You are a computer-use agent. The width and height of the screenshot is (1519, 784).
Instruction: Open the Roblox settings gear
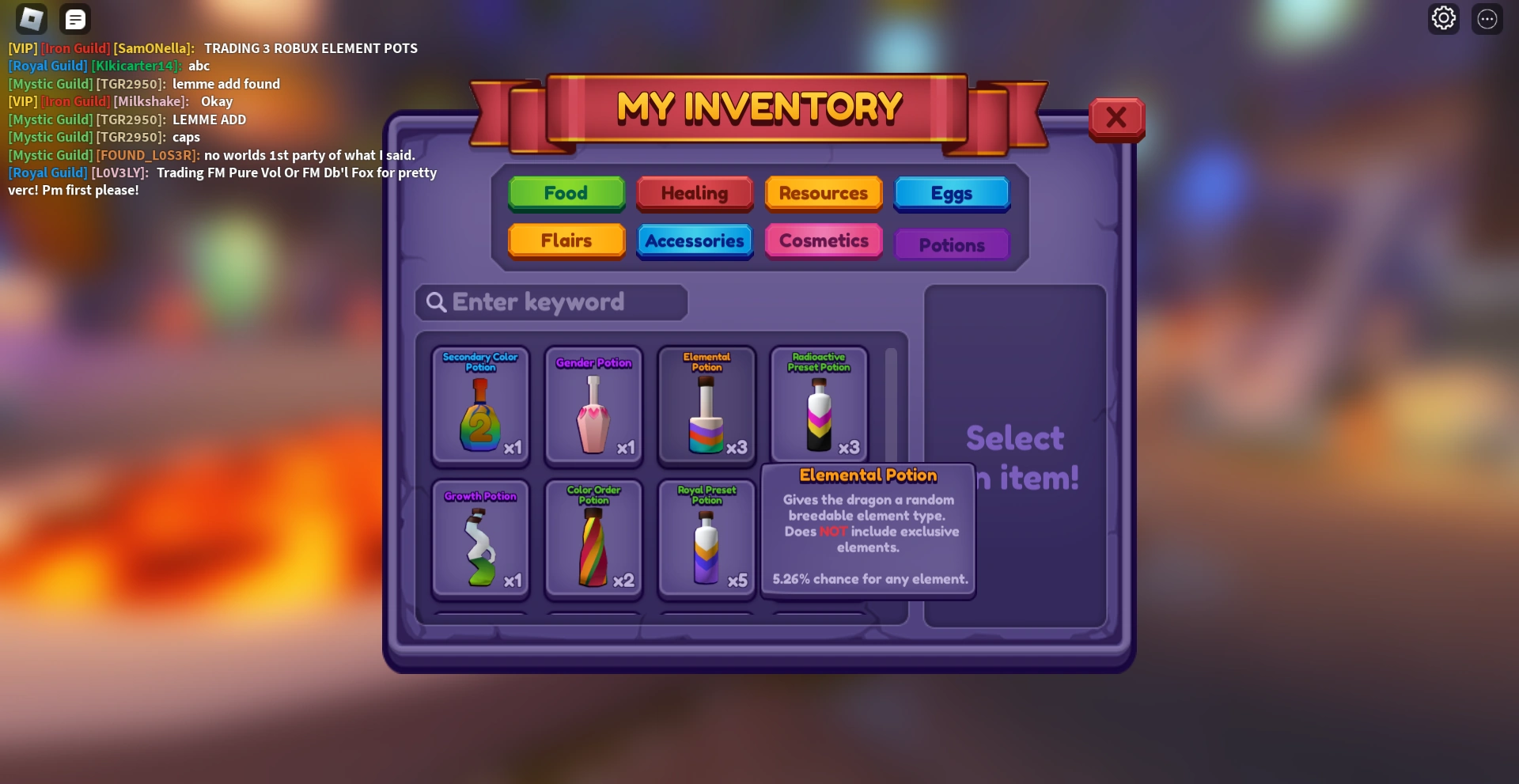(1443, 17)
